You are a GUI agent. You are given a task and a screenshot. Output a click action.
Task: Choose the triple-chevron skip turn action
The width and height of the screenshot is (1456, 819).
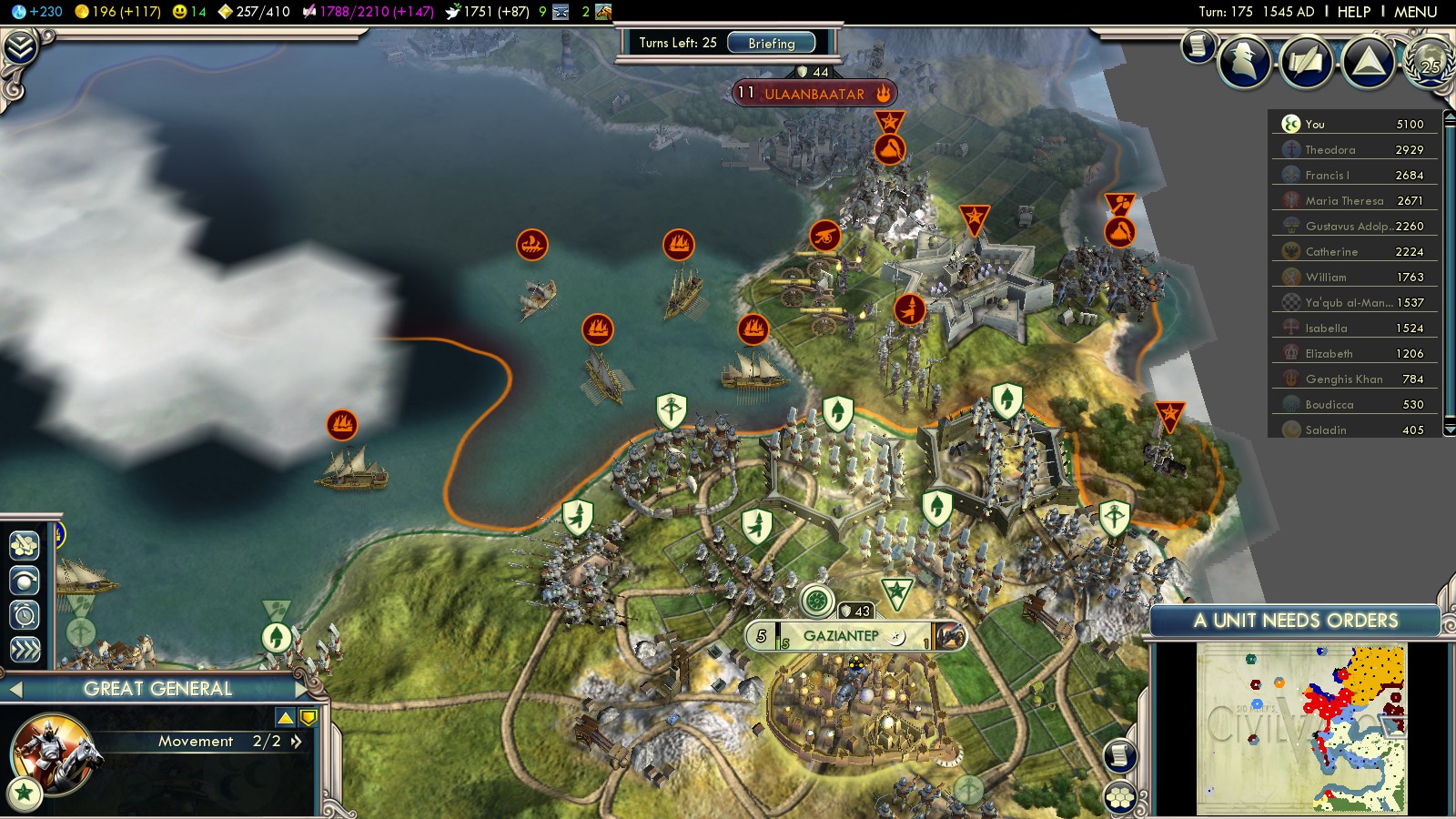[x=25, y=649]
